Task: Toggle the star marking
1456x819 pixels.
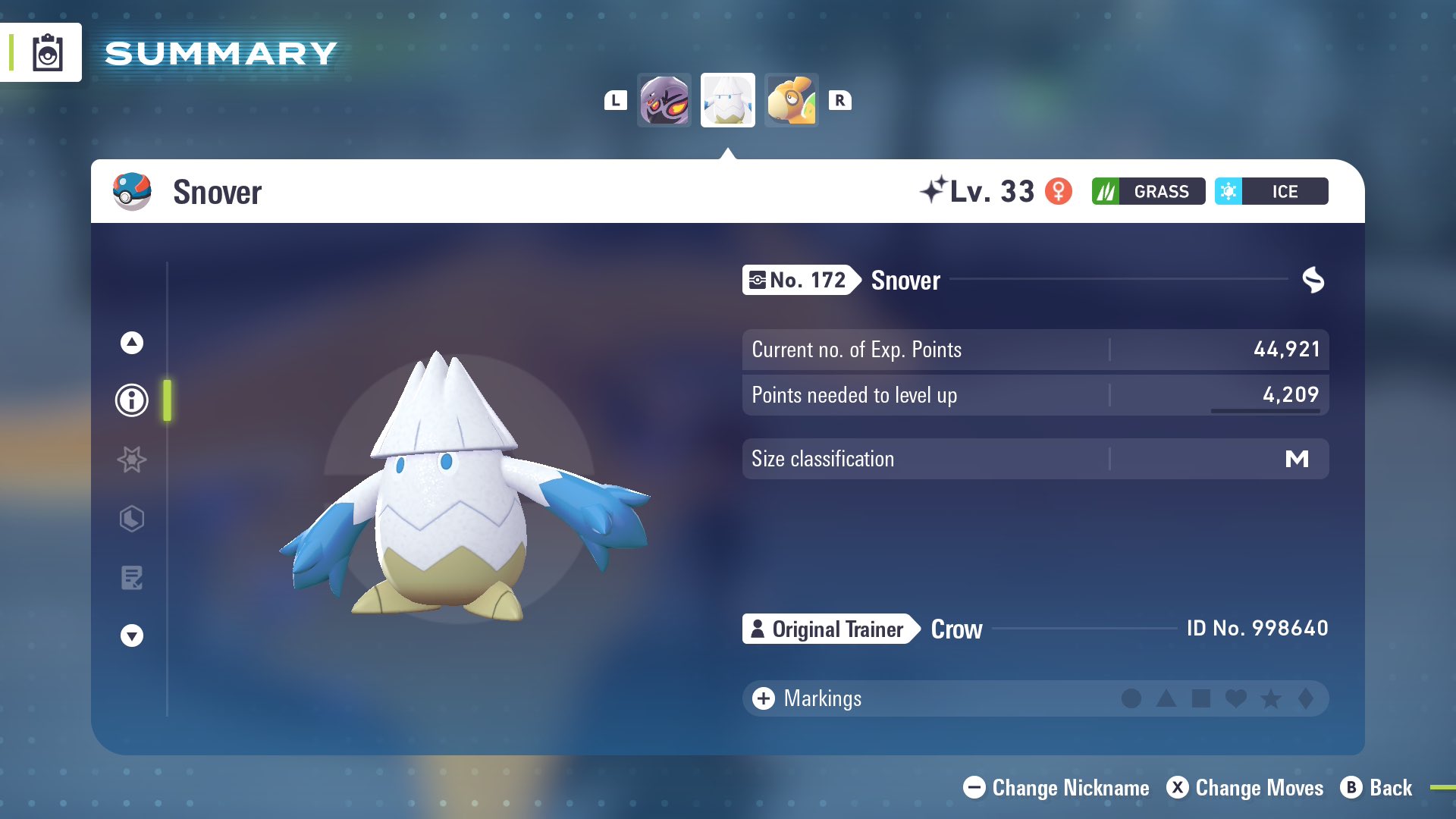Action: coord(1271,698)
